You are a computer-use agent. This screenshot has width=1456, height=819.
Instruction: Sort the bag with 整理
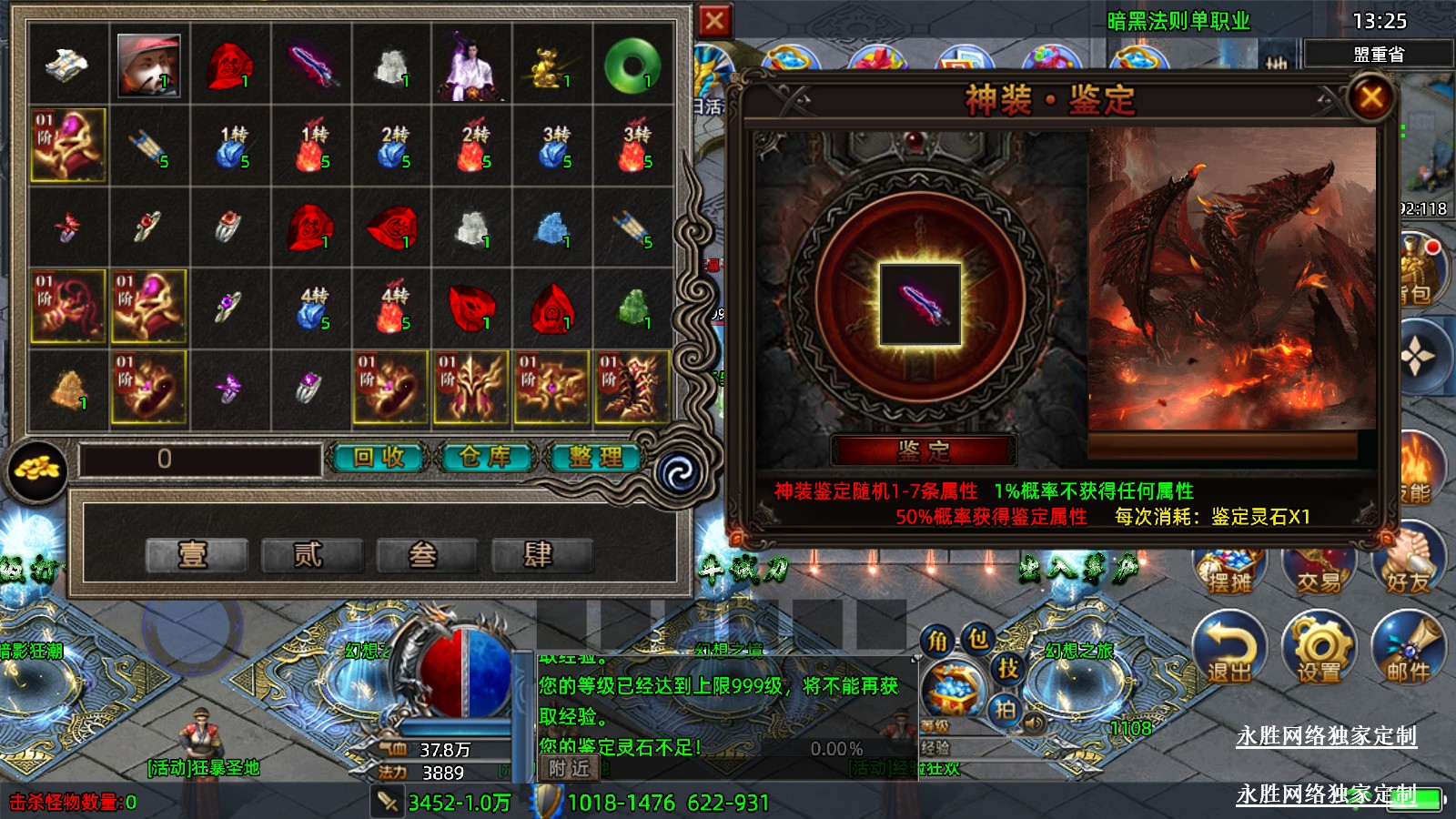(x=596, y=457)
